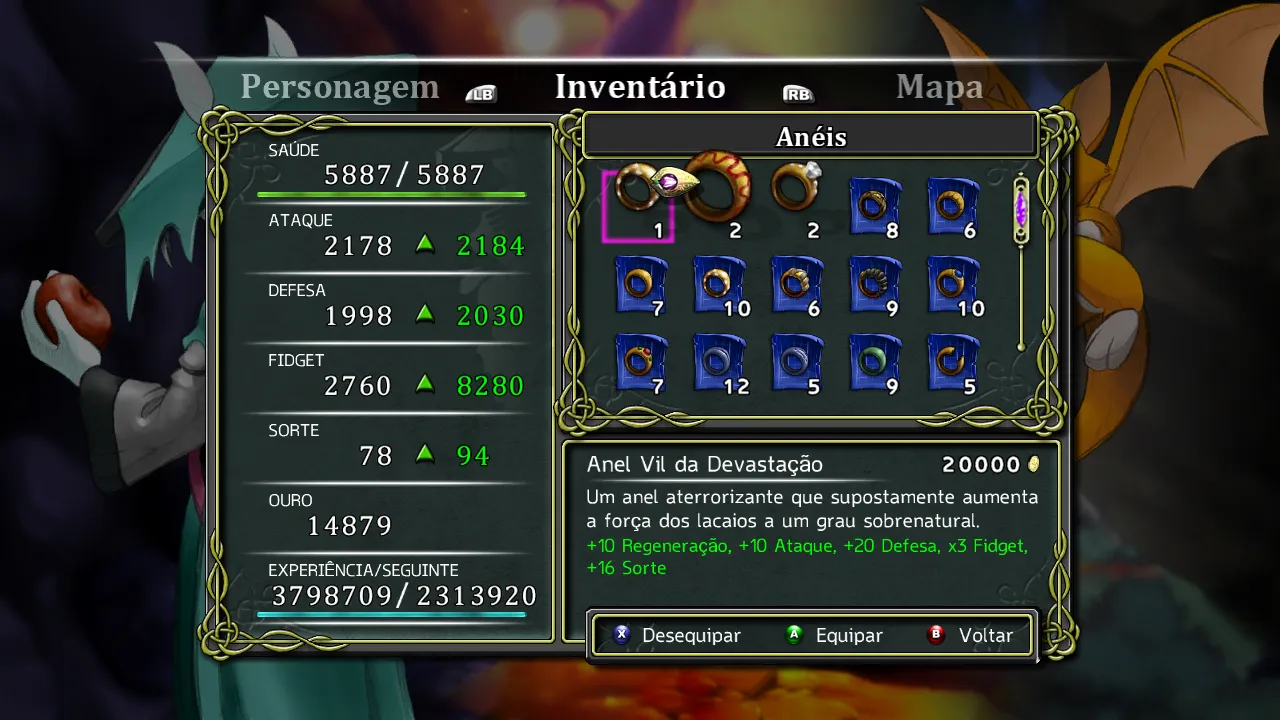
Task: Choose the open crescent ring blueprint
Action: click(952, 362)
